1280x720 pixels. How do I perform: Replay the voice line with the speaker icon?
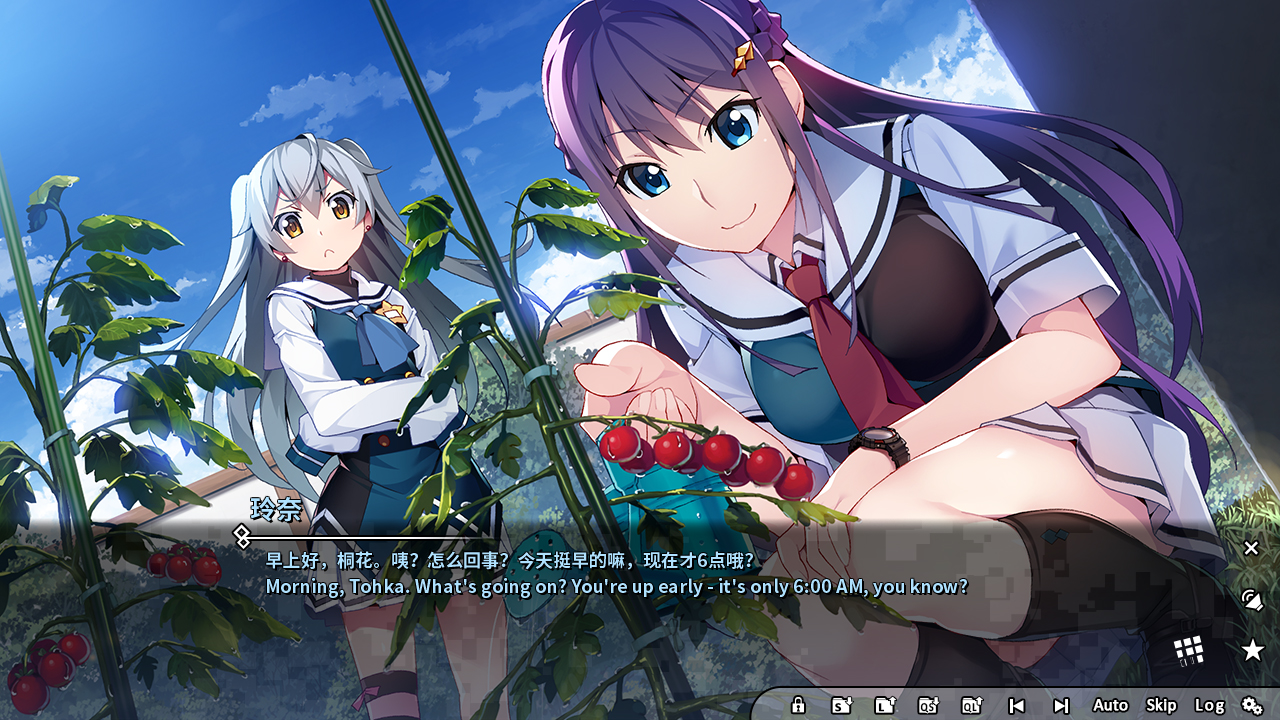point(1252,600)
